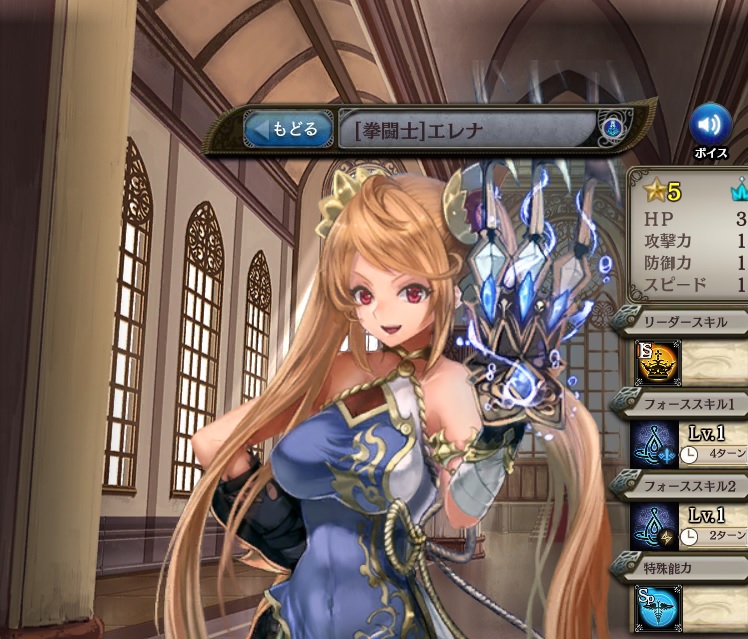The image size is (748, 639).
Task: Select the leader skill crown icon
Action: click(x=656, y=363)
